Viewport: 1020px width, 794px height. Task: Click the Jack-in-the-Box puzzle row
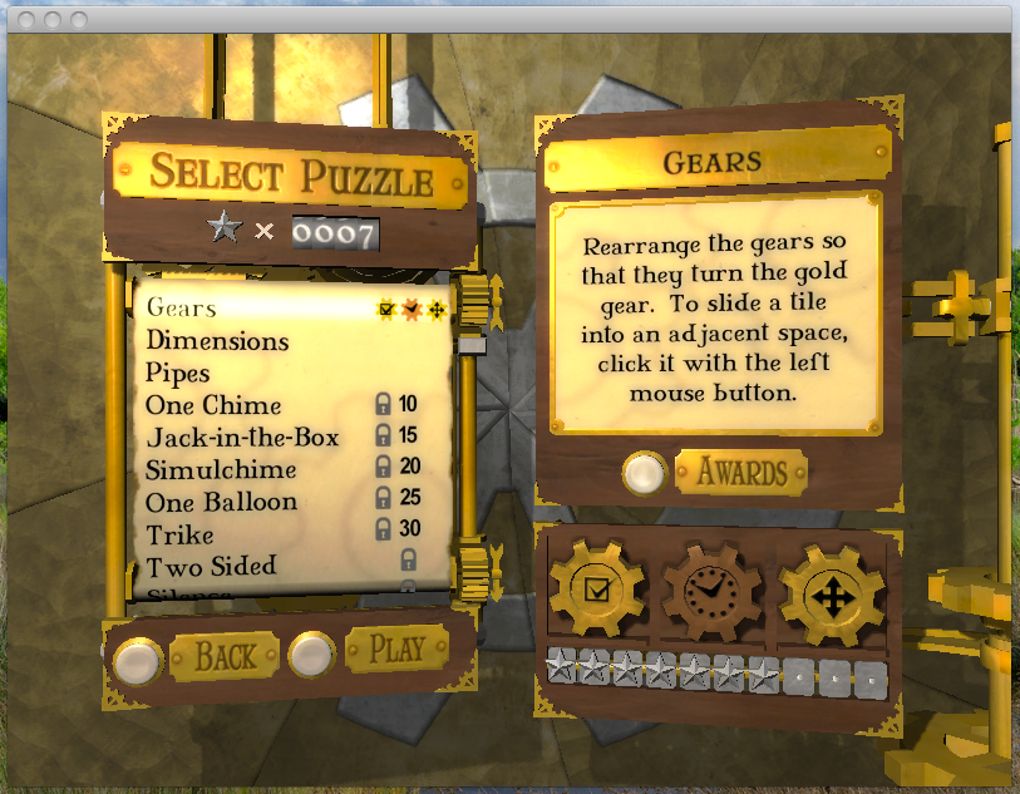point(242,437)
